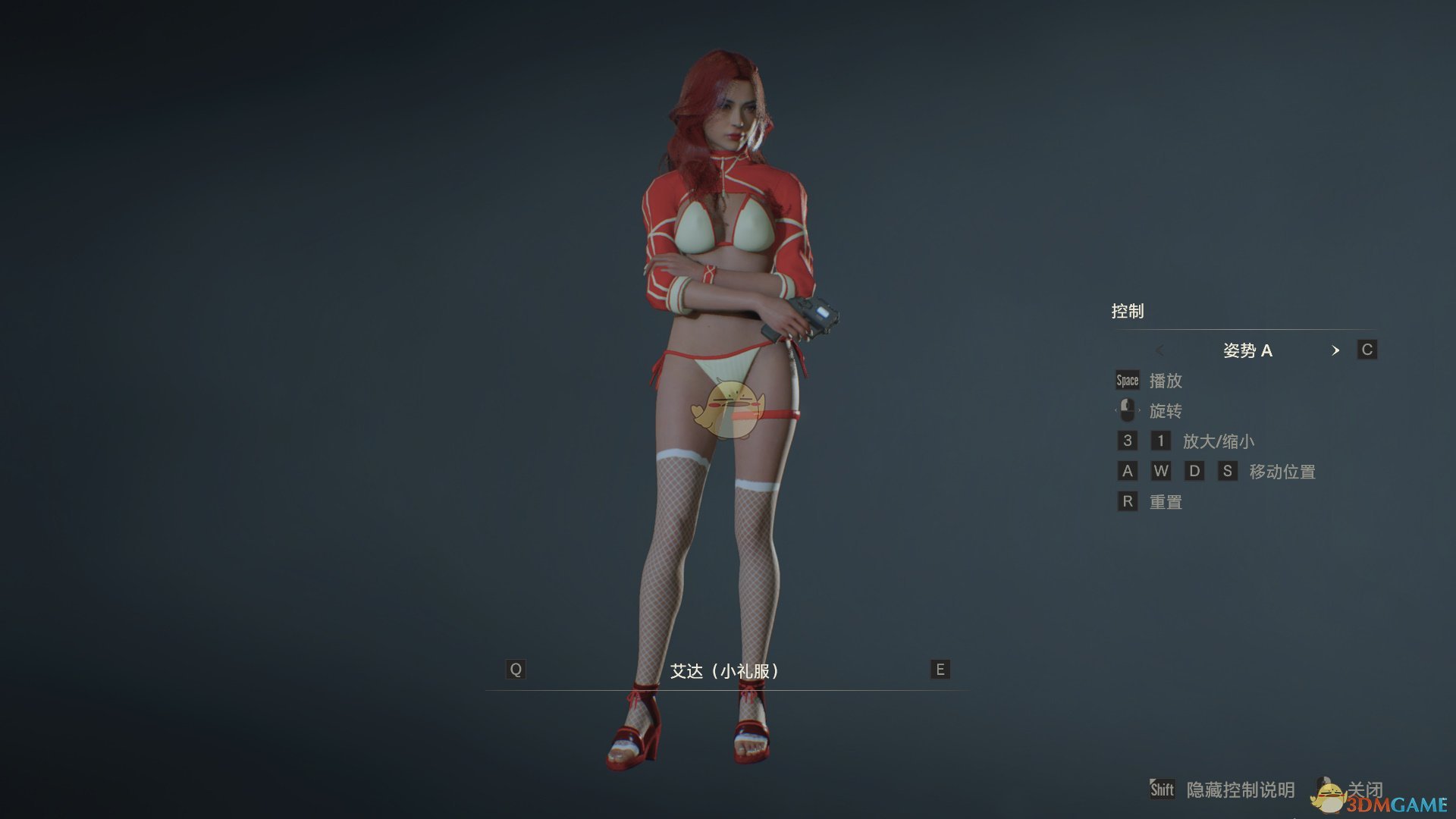1456x819 pixels.
Task: Click the Space key icon to 播放 play
Action: [x=1126, y=380]
